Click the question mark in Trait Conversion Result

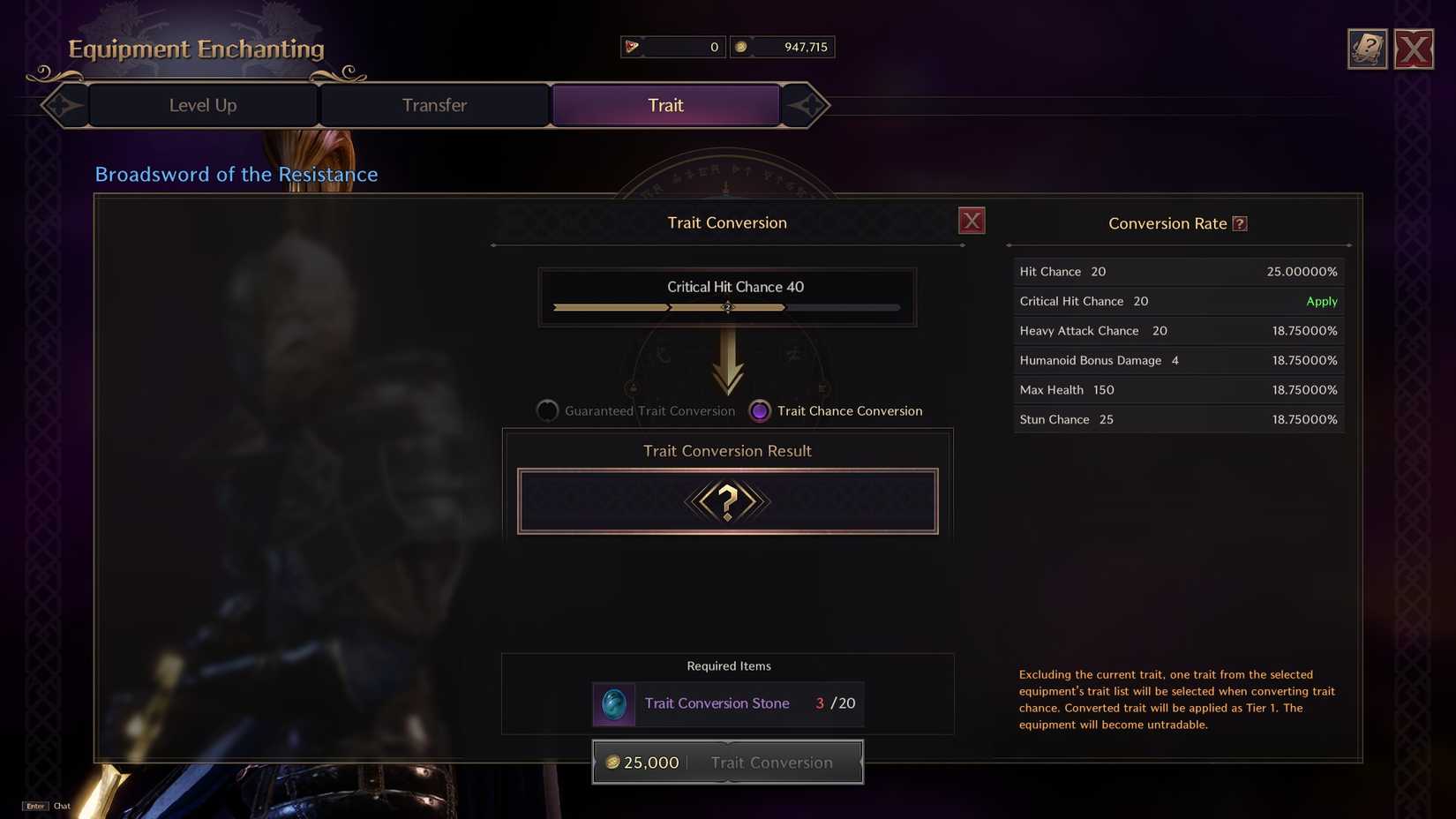pos(727,501)
